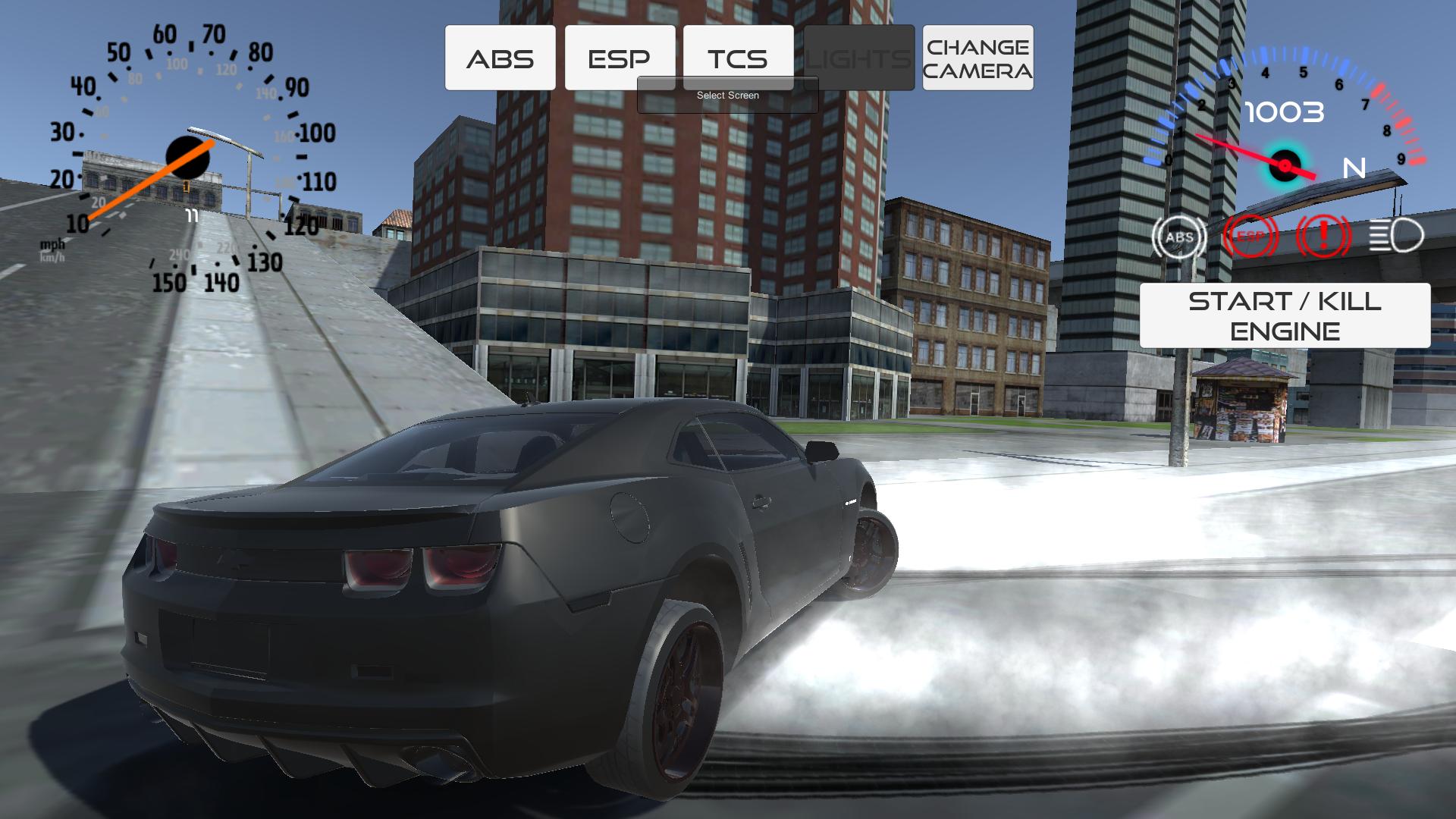Viewport: 1456px width, 819px height.
Task: Click the ABS warning light icon
Action: tap(1178, 237)
